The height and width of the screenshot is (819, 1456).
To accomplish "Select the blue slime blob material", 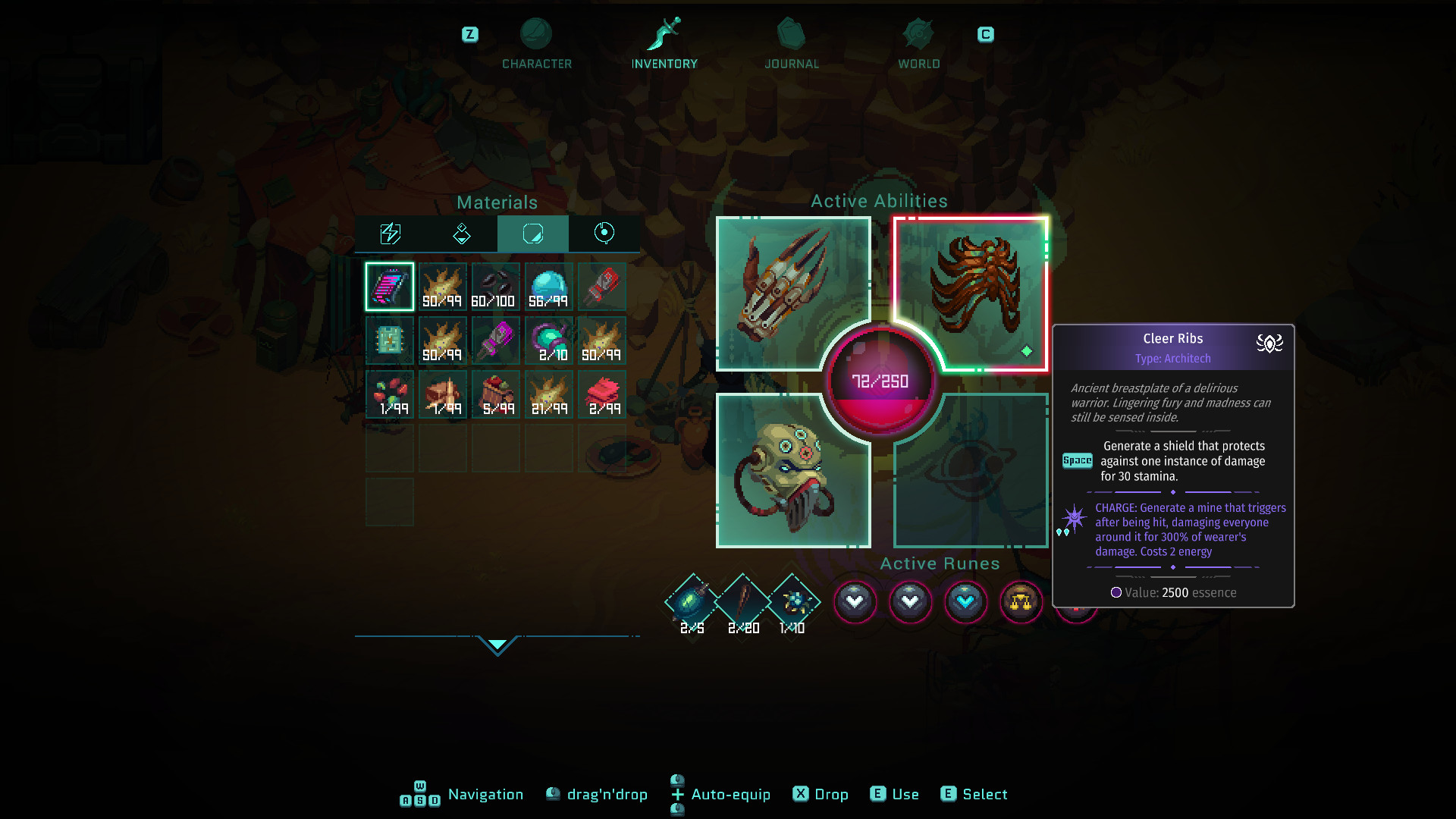I will (548, 287).
